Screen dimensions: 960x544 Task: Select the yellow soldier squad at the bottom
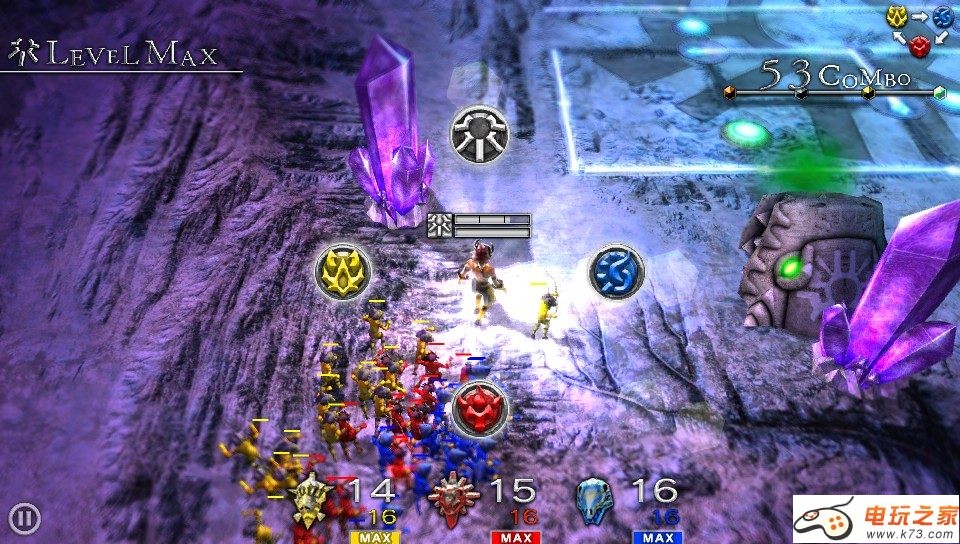coord(312,497)
